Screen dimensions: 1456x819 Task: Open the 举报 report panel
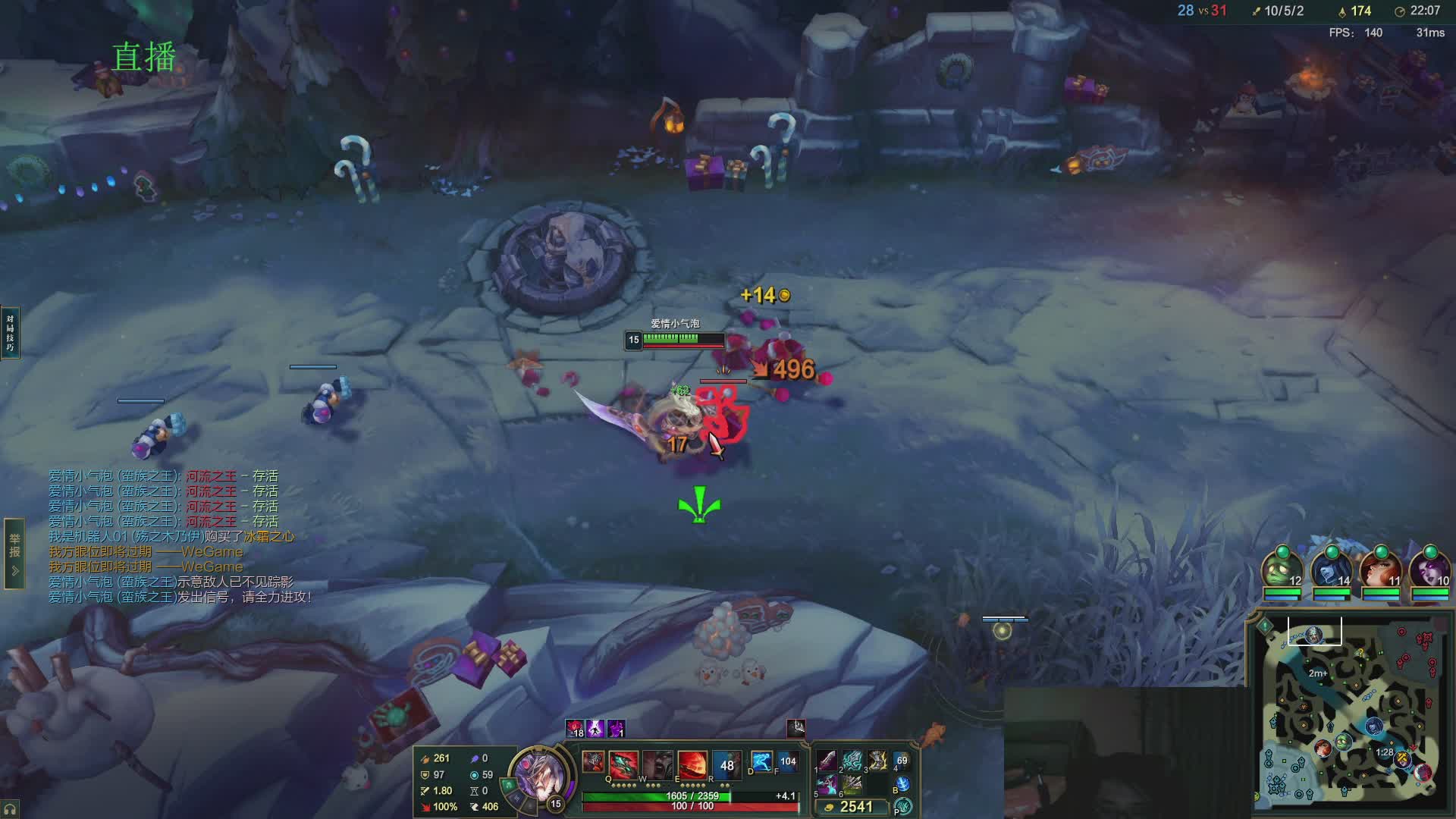[14, 554]
